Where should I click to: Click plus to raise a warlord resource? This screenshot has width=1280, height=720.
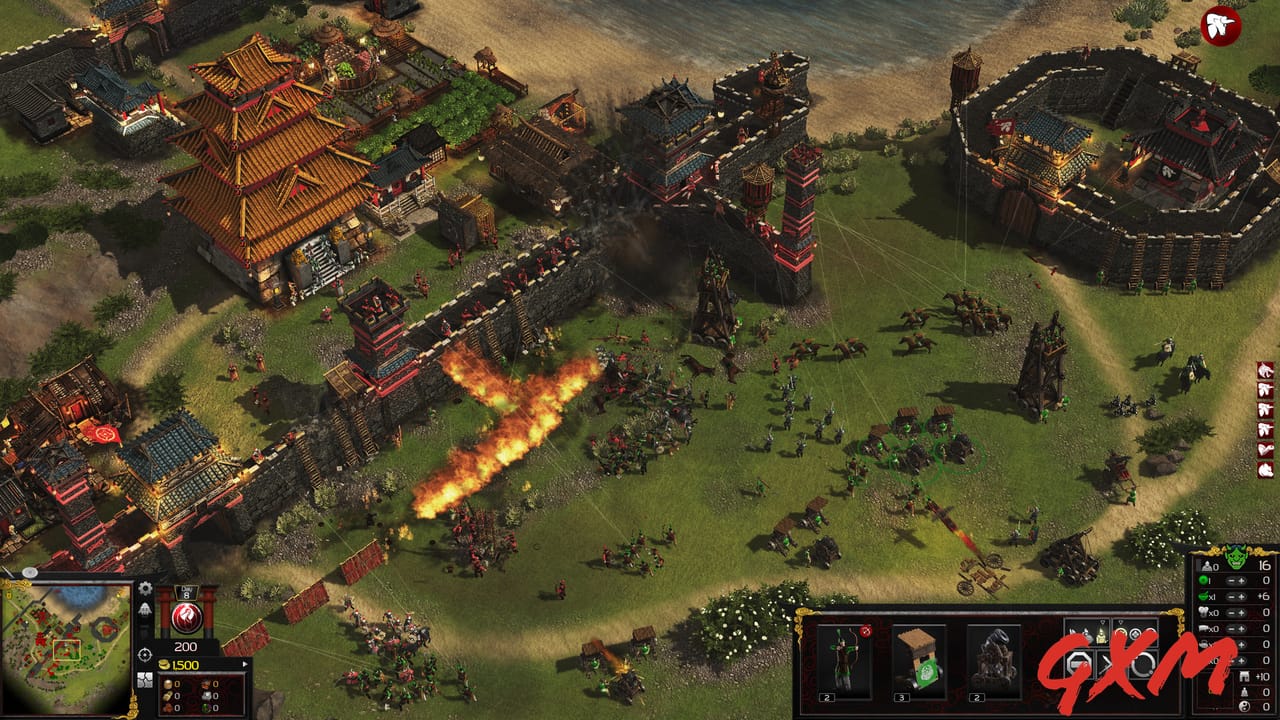tap(1241, 581)
